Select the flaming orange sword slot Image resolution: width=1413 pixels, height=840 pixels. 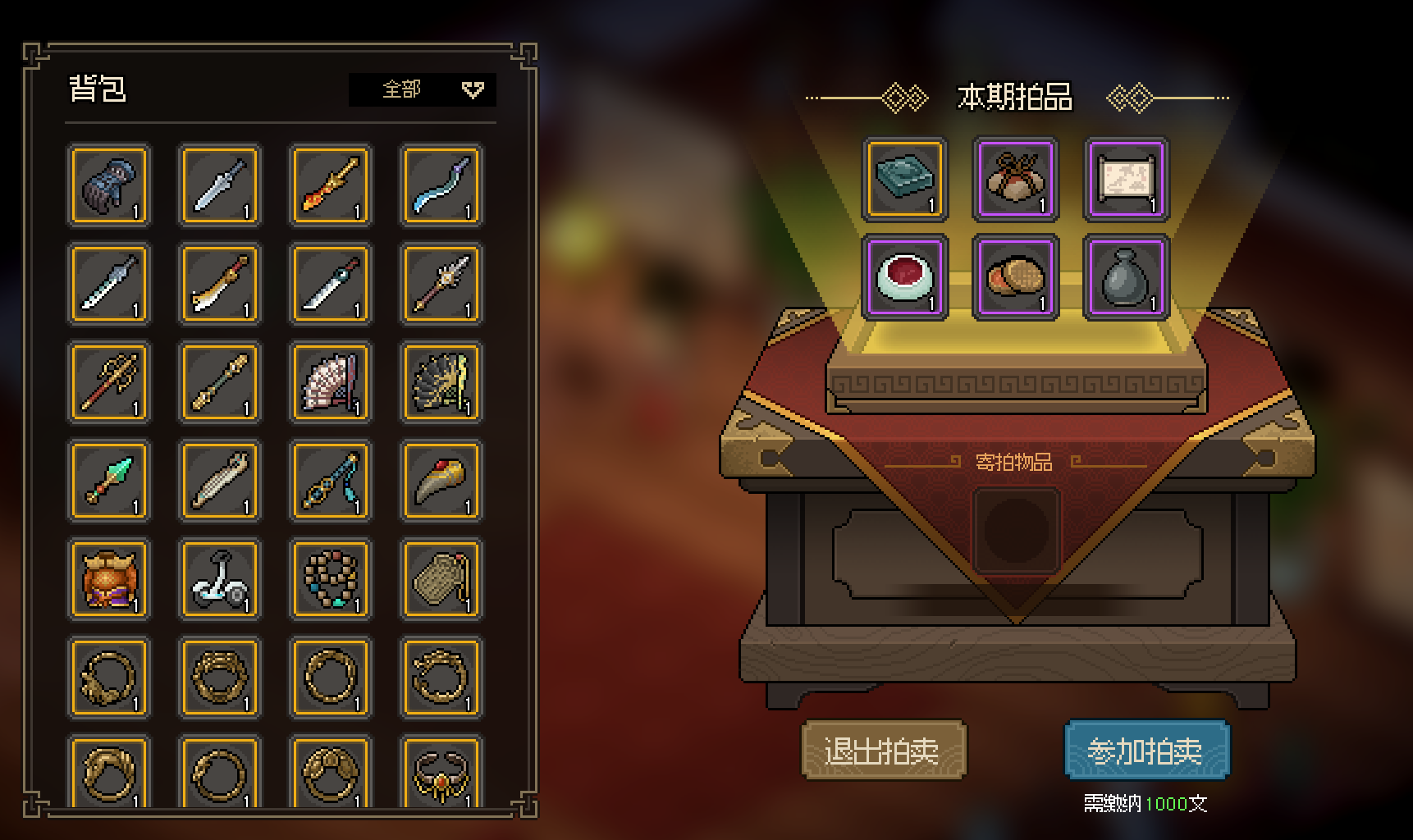(x=331, y=185)
